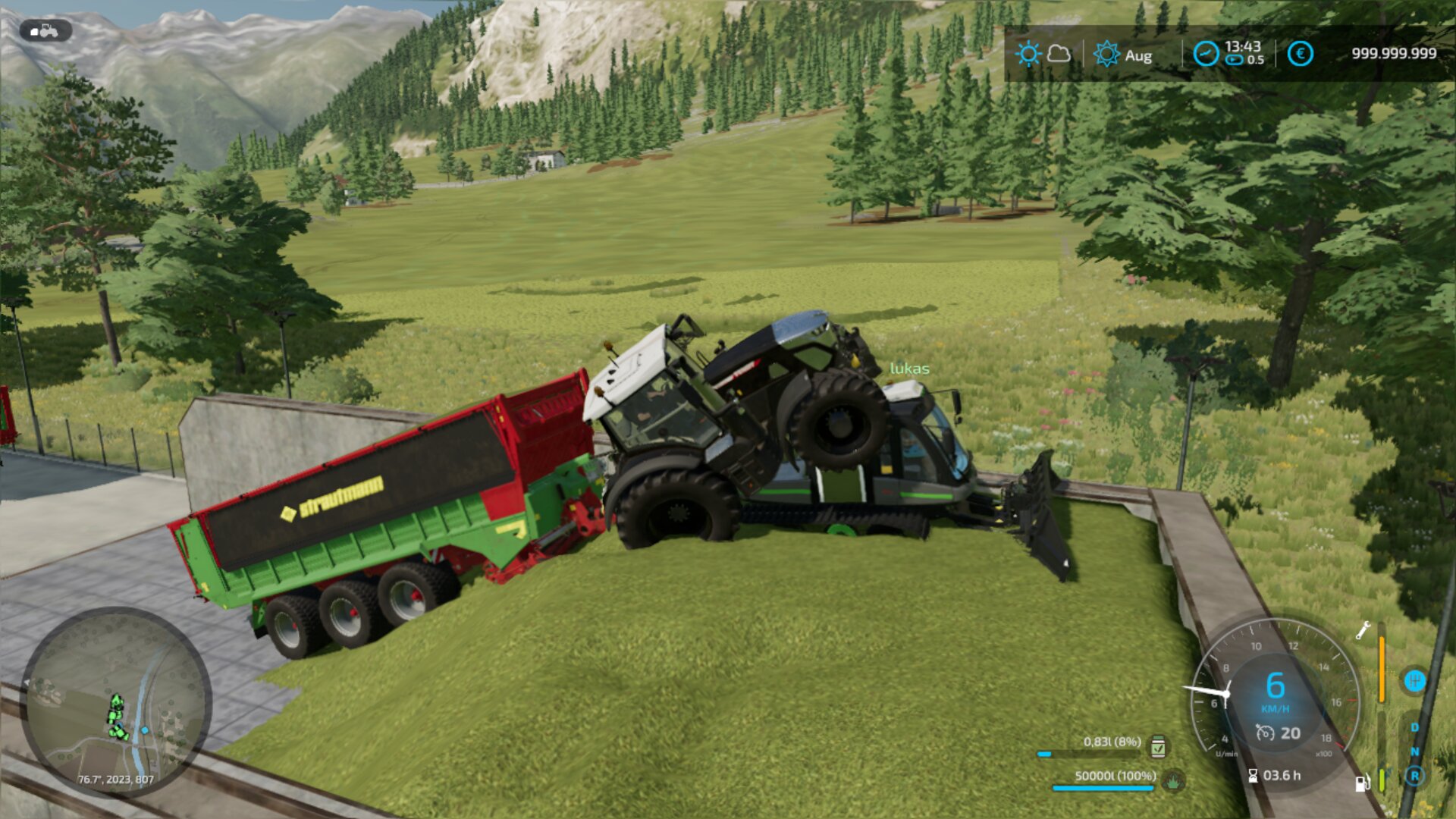Select the blue clock icon

[x=1206, y=54]
